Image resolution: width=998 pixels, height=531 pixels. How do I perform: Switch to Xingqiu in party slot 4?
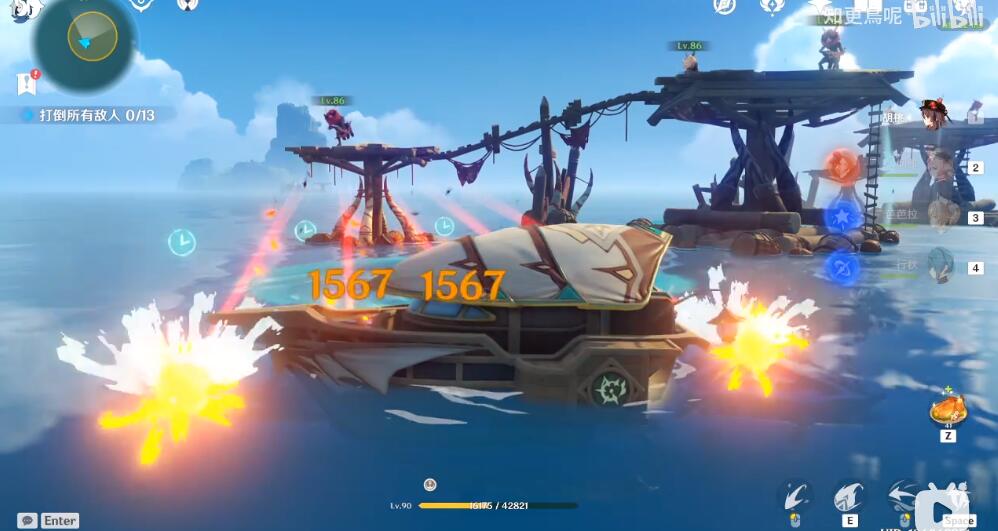(x=941, y=267)
